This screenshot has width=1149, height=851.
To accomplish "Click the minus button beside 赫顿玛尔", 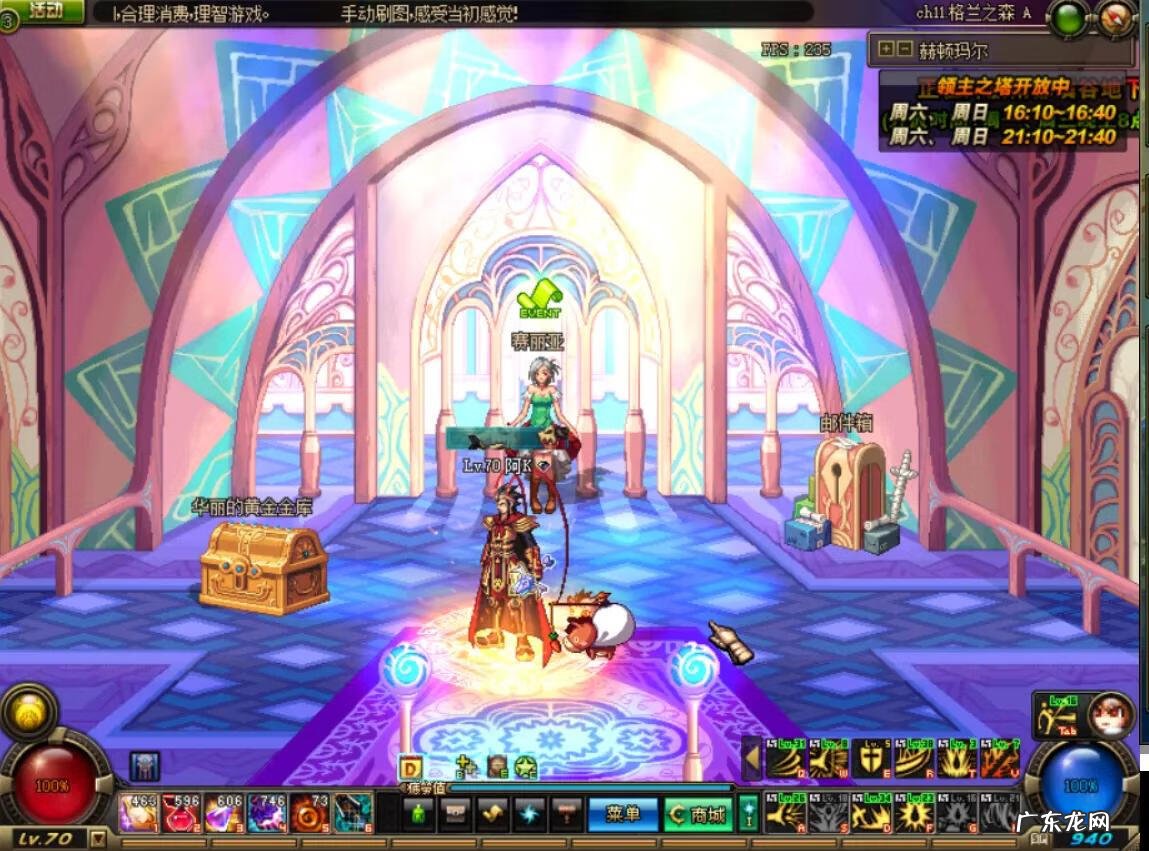I will click(x=903, y=48).
